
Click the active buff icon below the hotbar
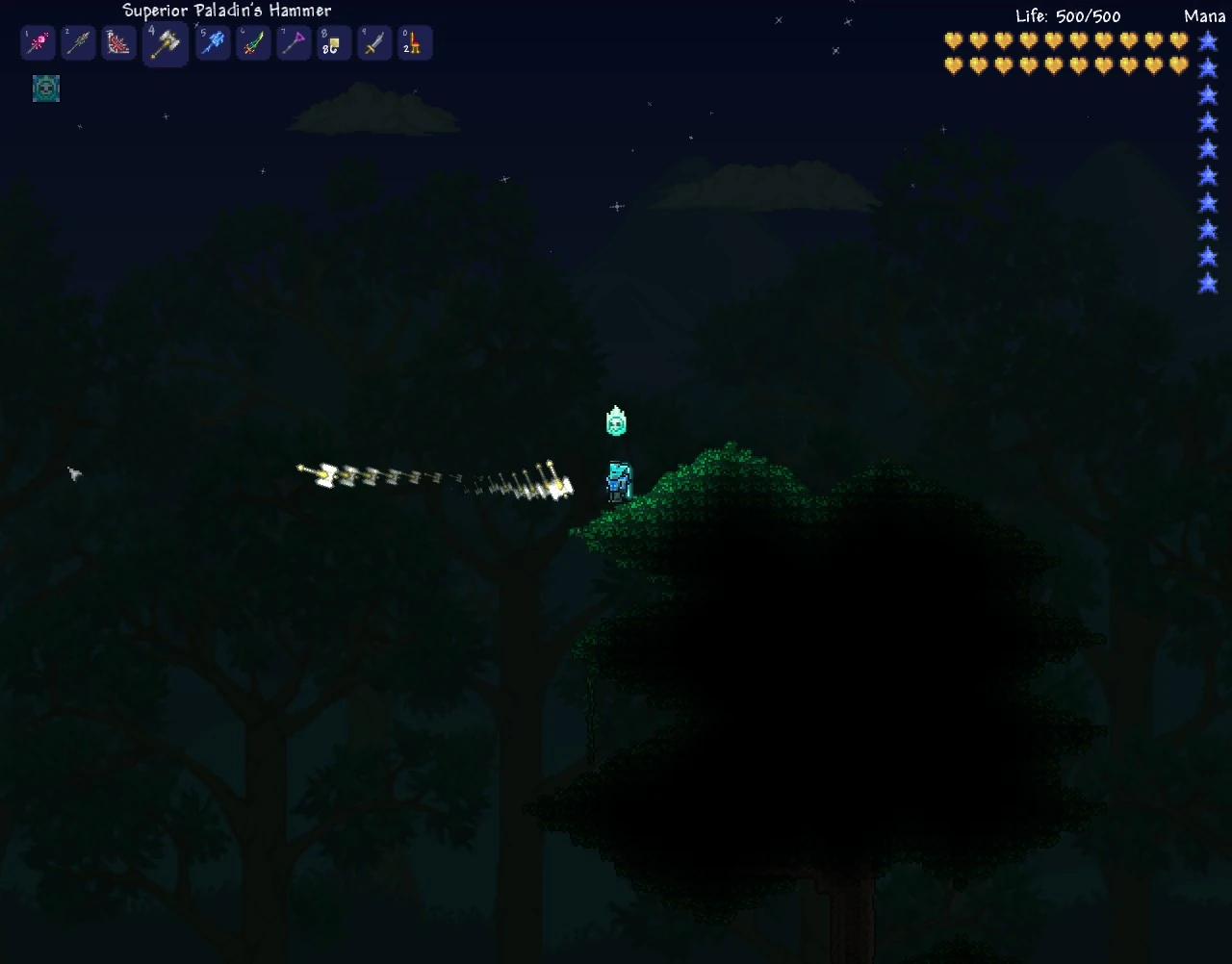pyautogui.click(x=45, y=88)
